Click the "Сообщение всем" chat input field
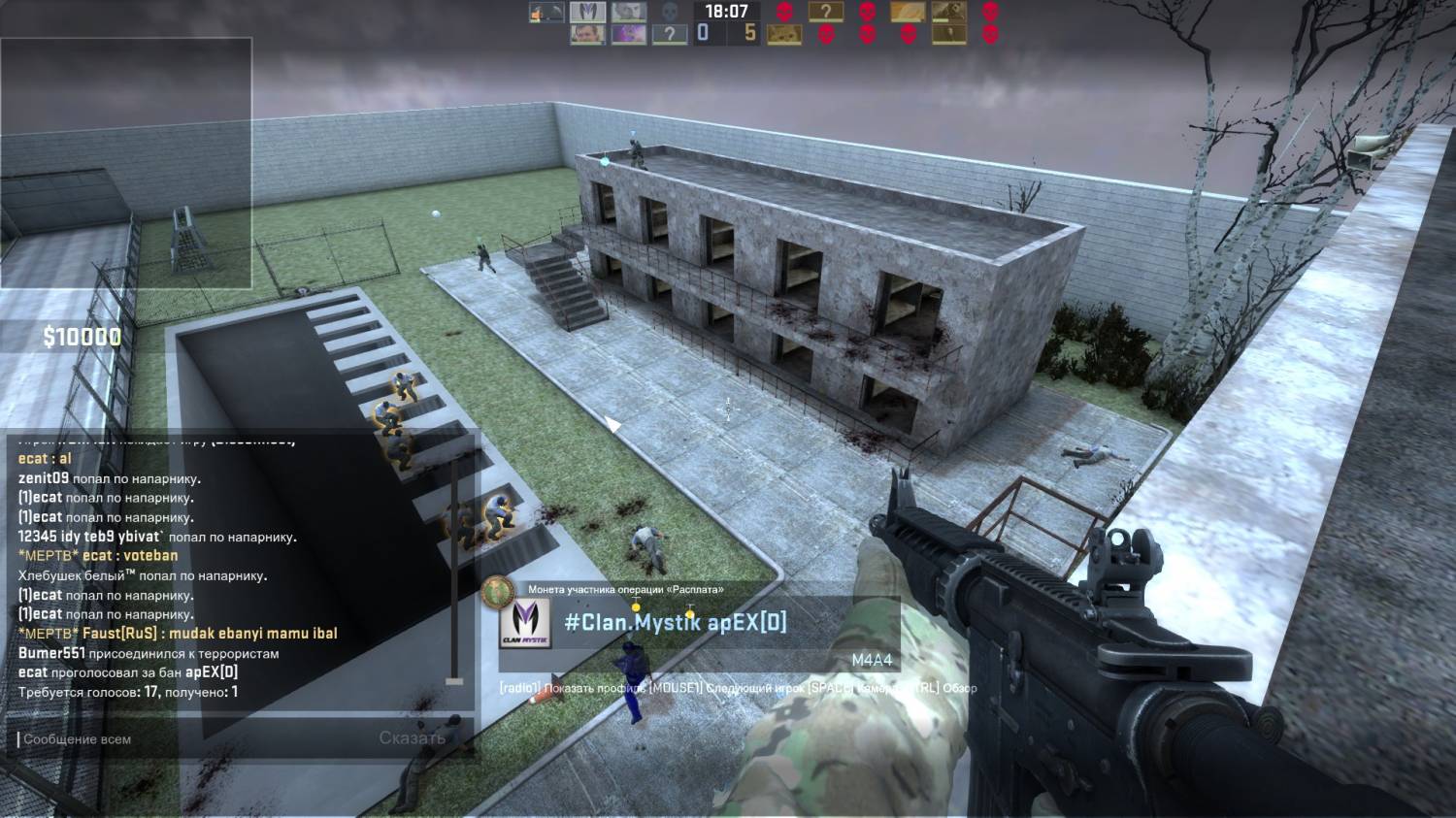 coord(194,739)
